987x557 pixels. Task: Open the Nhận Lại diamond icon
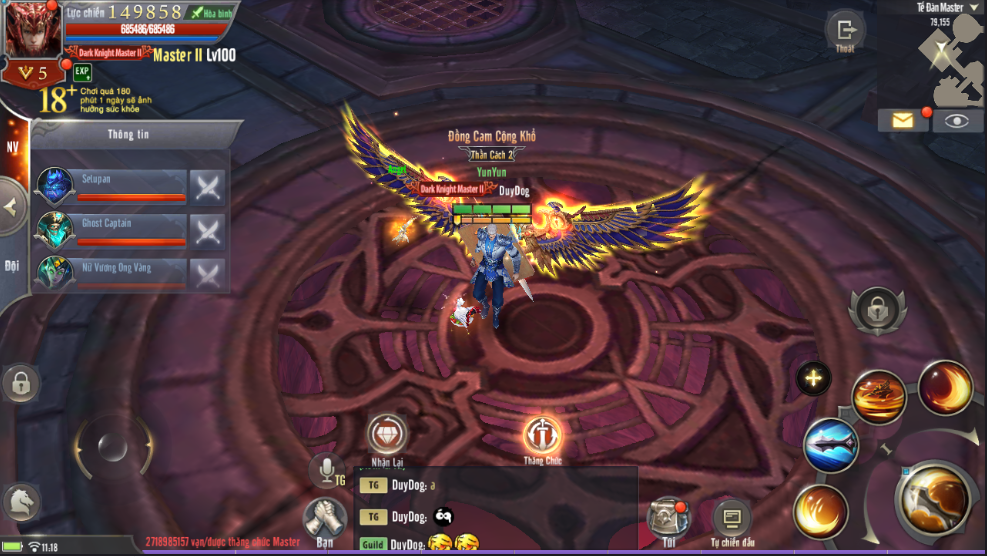click(387, 434)
